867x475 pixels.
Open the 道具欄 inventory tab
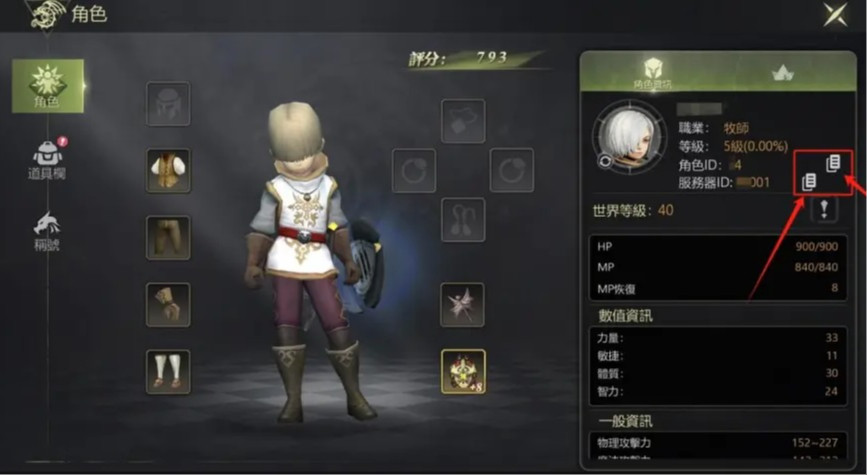pos(47,159)
